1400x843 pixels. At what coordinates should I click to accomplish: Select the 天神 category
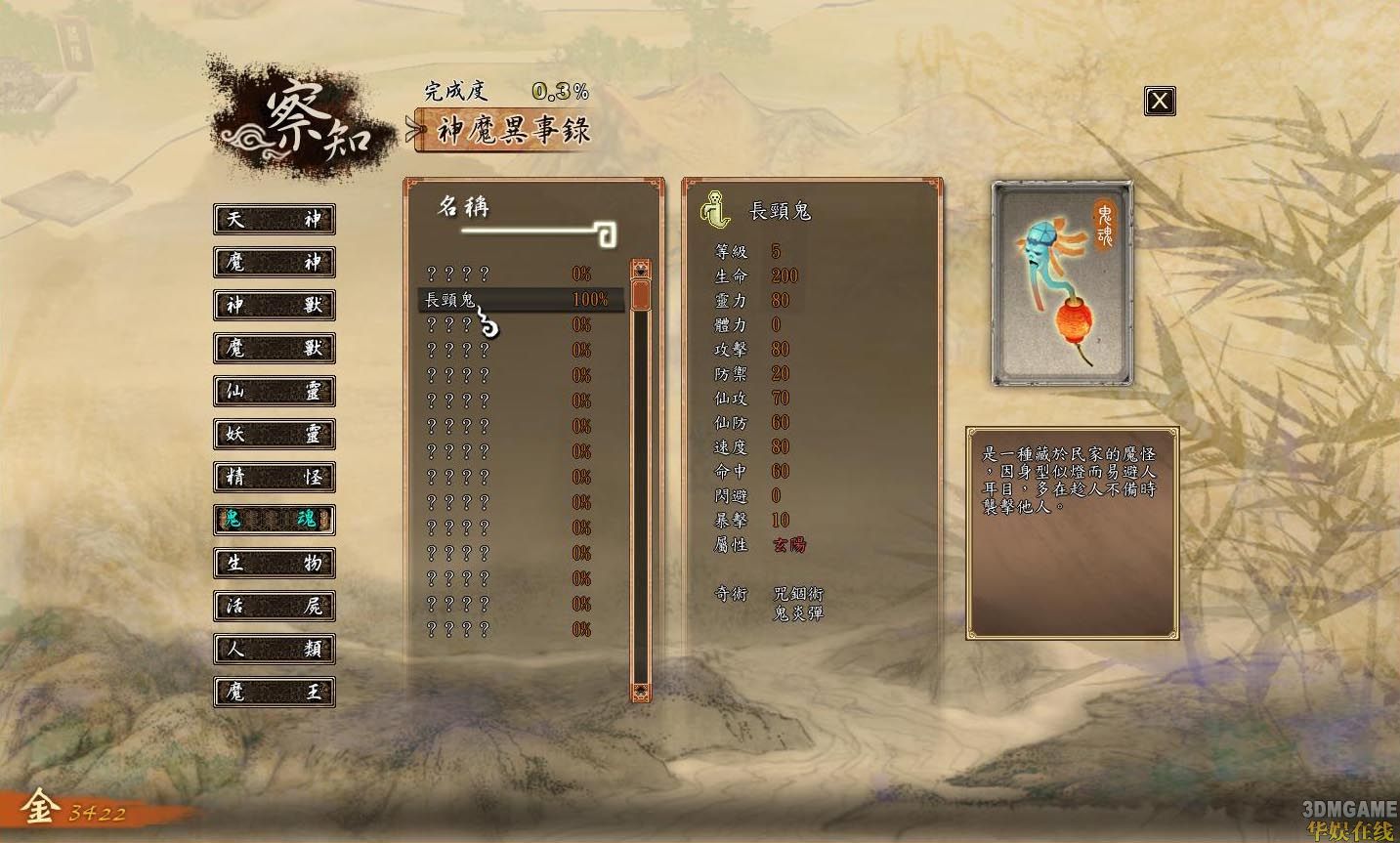pyautogui.click(x=274, y=220)
